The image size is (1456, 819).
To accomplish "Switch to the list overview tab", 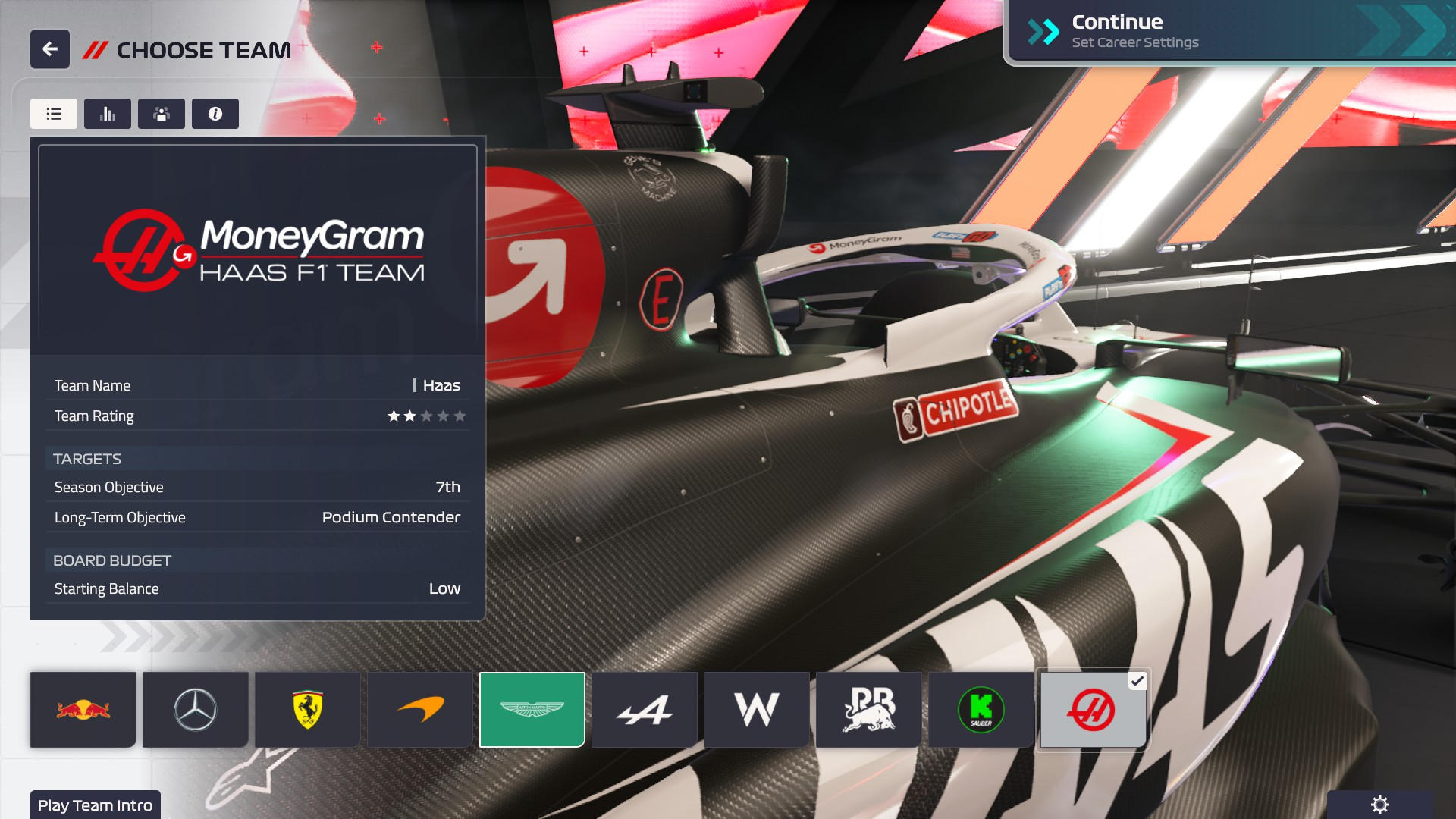I will pos(54,114).
